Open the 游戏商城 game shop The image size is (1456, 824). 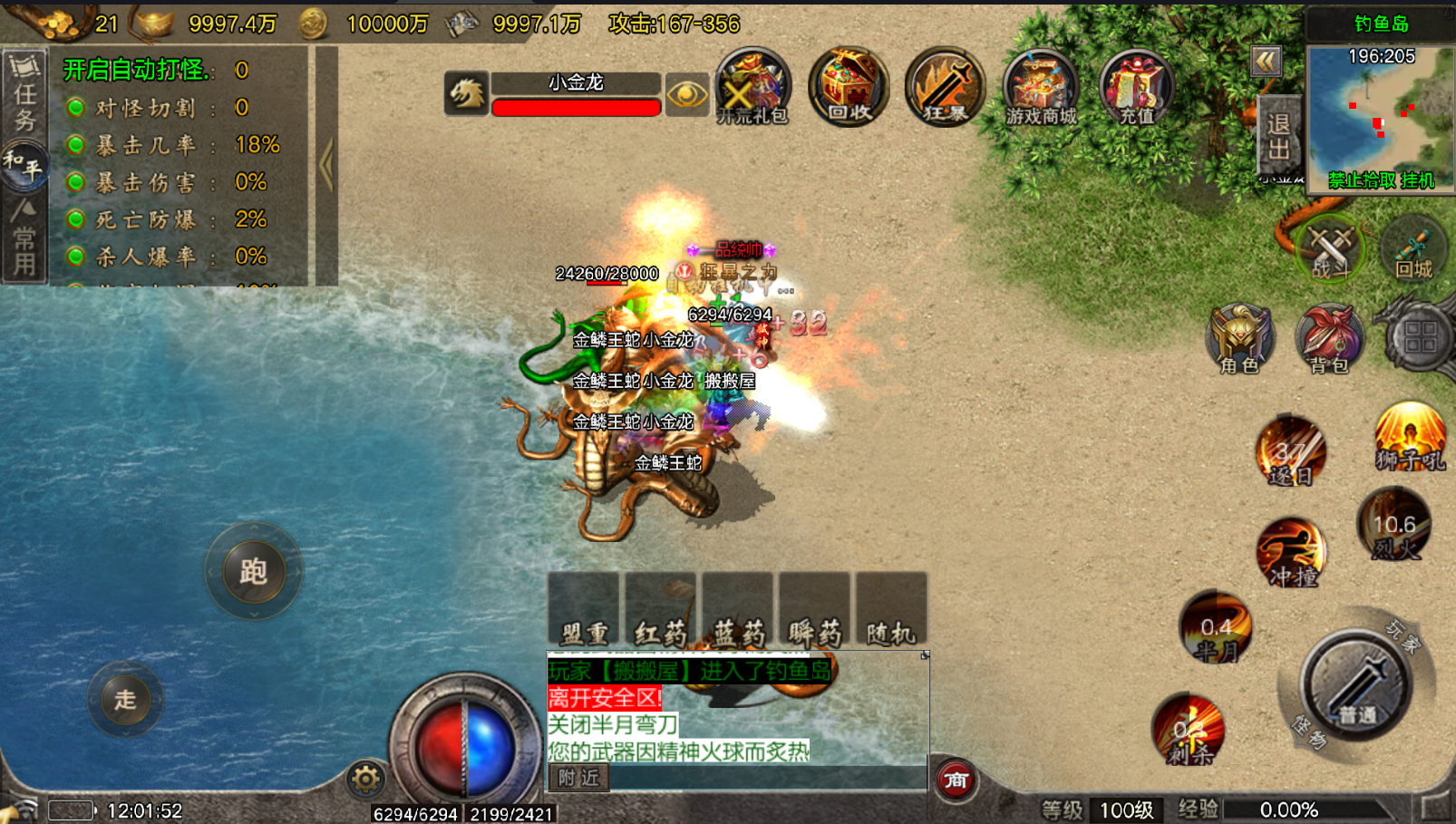1040,88
